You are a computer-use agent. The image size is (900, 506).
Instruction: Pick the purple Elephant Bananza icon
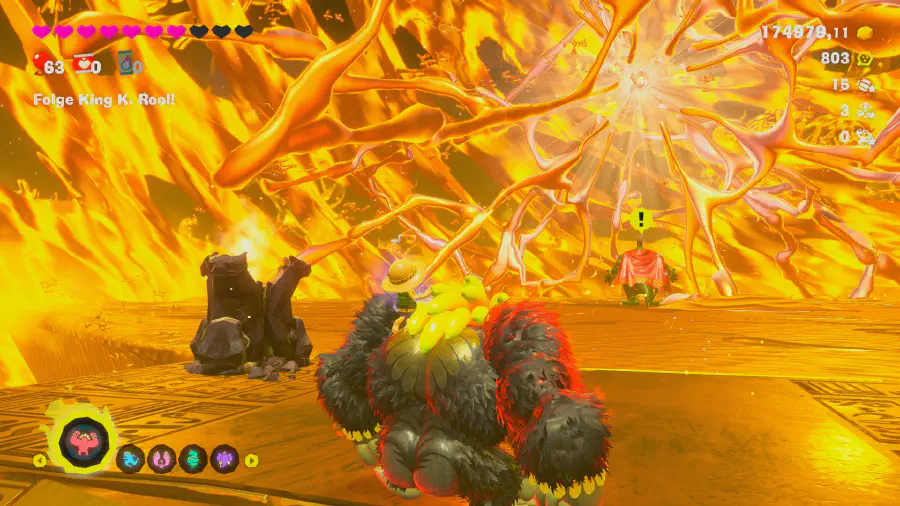click(224, 459)
